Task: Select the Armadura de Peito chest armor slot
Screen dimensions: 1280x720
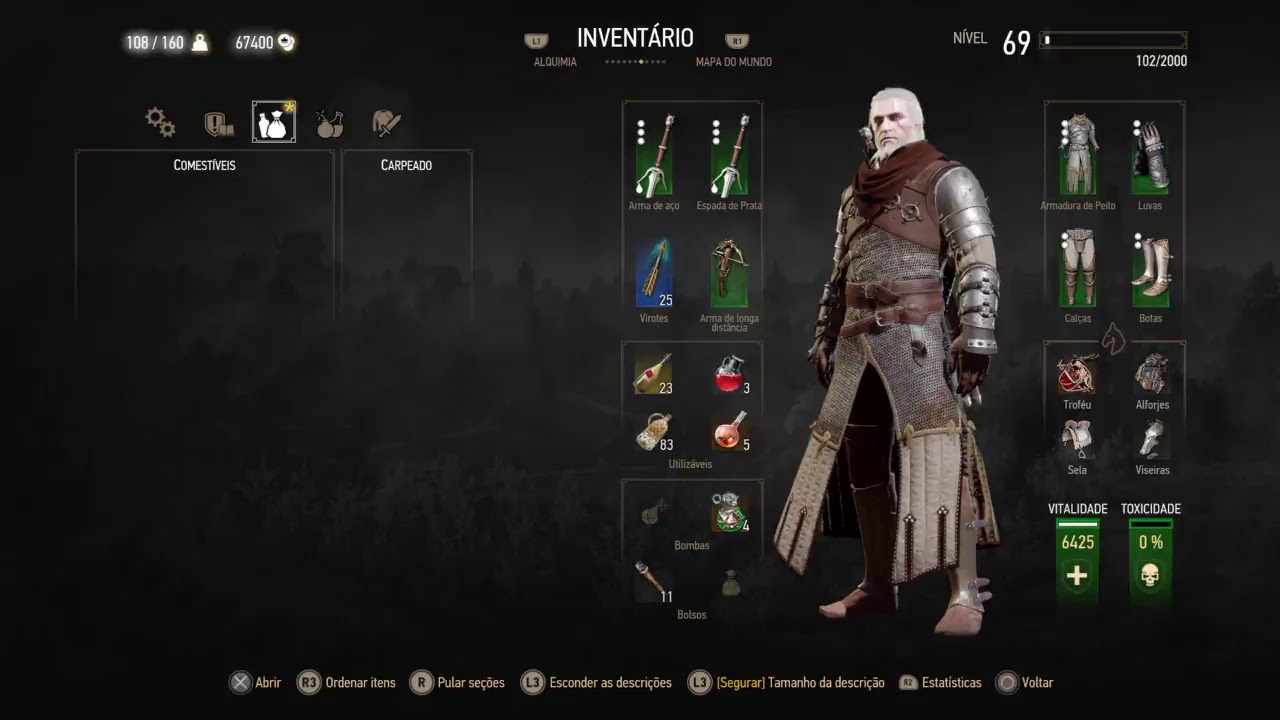Action: coord(1077,155)
